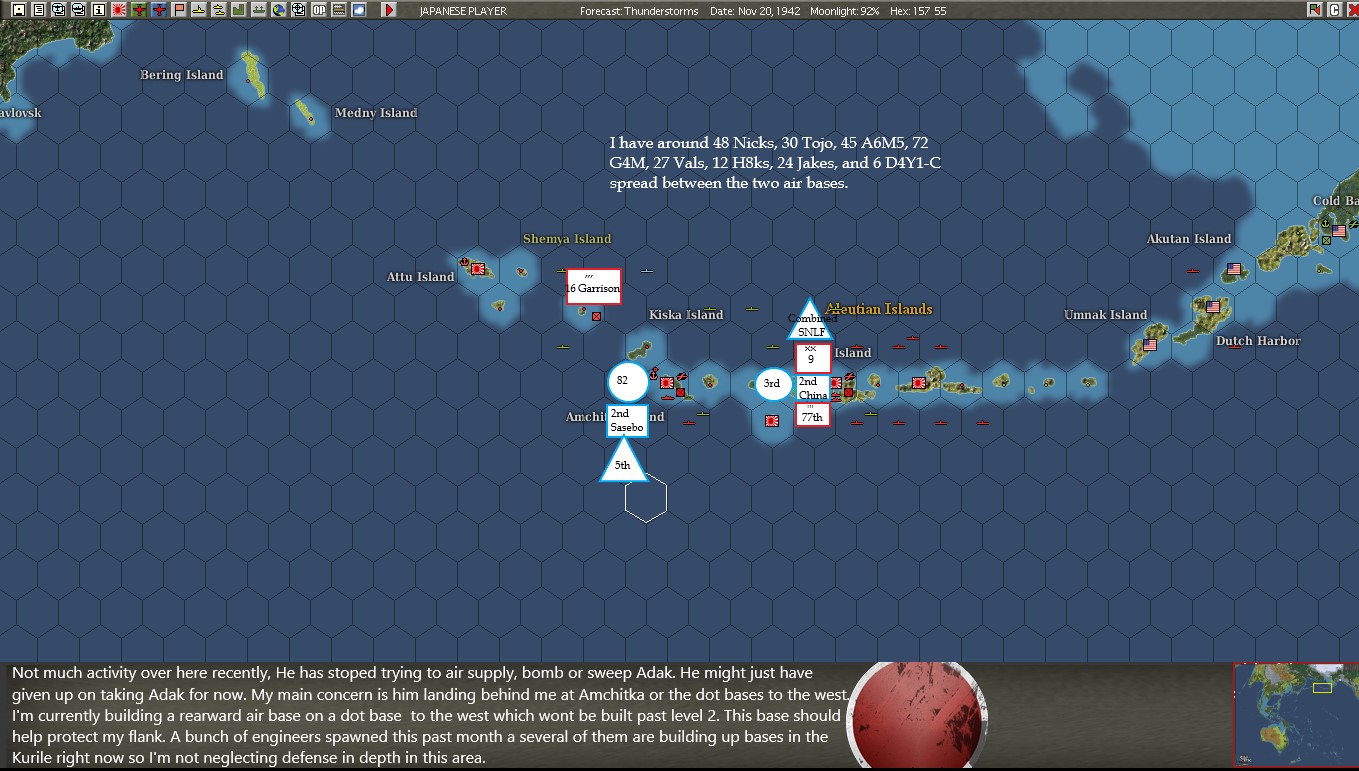Open the combat report with the C button
Screen dimensions: 1359x771
point(1334,10)
